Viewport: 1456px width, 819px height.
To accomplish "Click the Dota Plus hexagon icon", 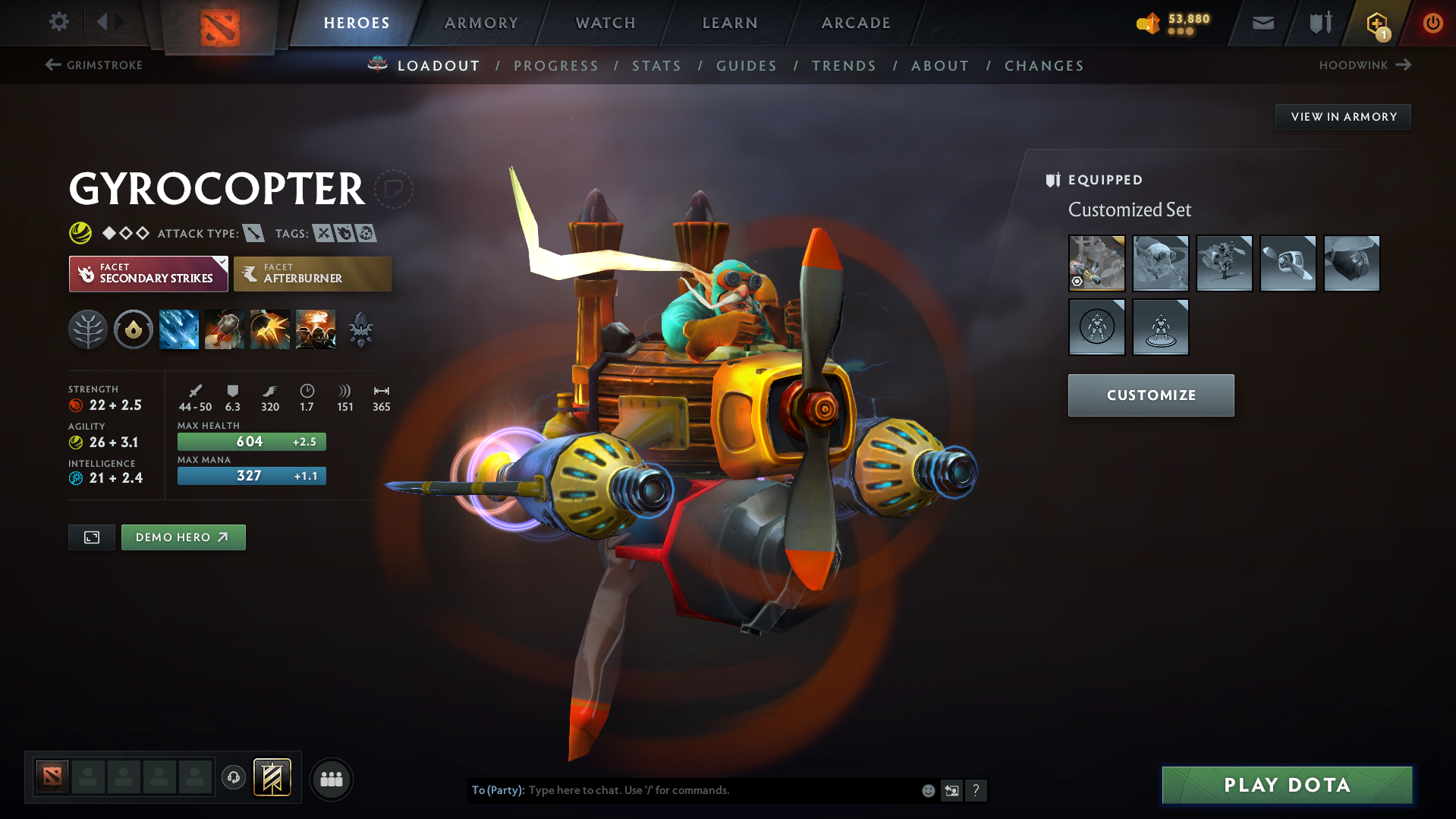I will click(1376, 24).
